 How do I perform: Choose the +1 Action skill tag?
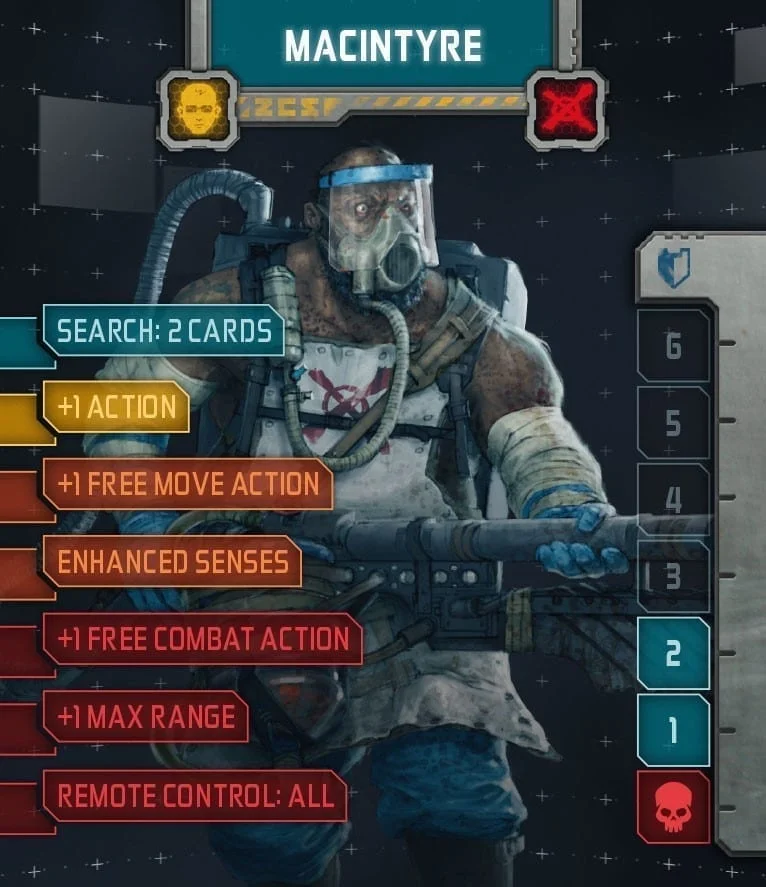click(116, 407)
